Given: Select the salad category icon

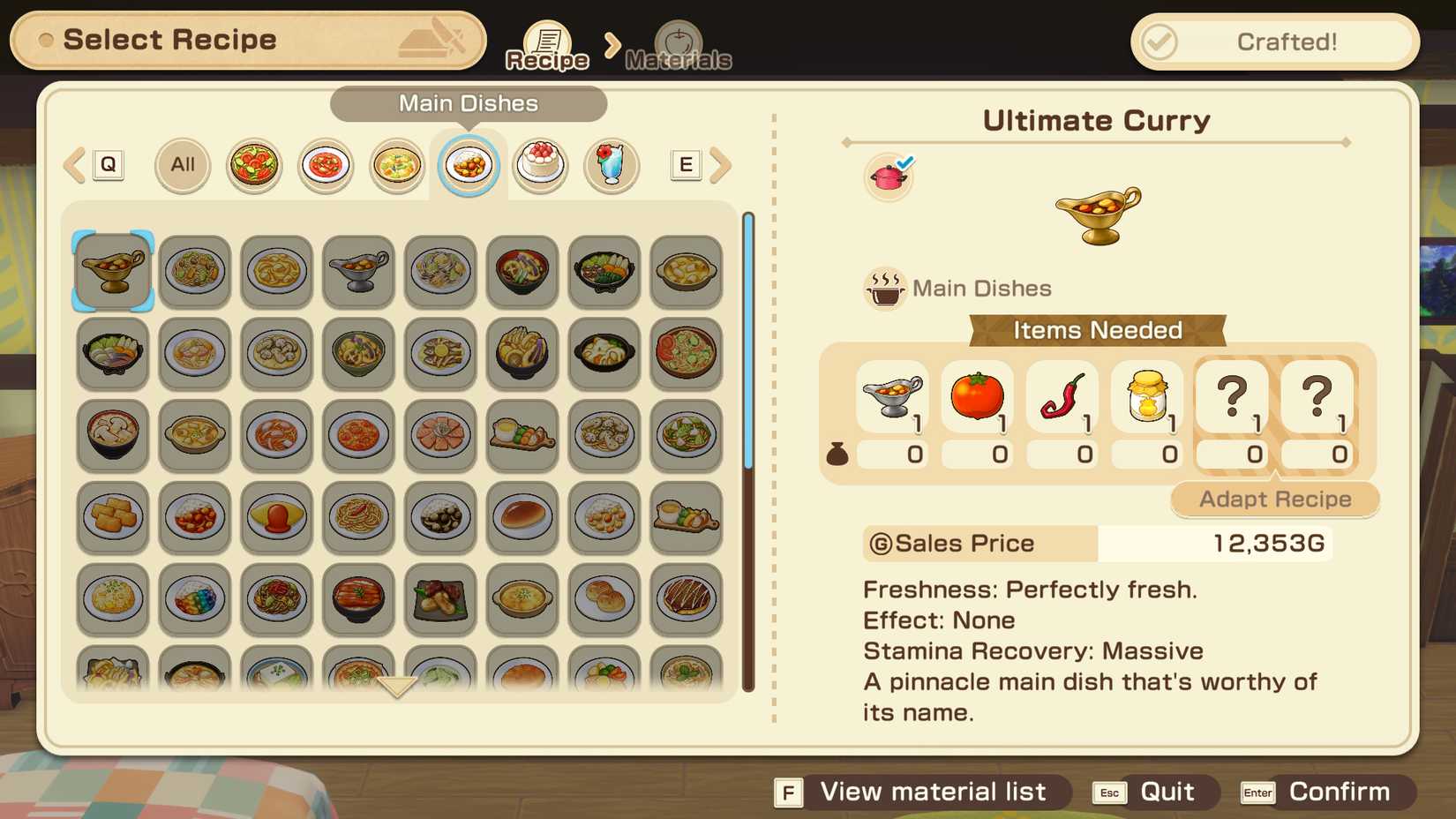Looking at the screenshot, I should tap(253, 164).
